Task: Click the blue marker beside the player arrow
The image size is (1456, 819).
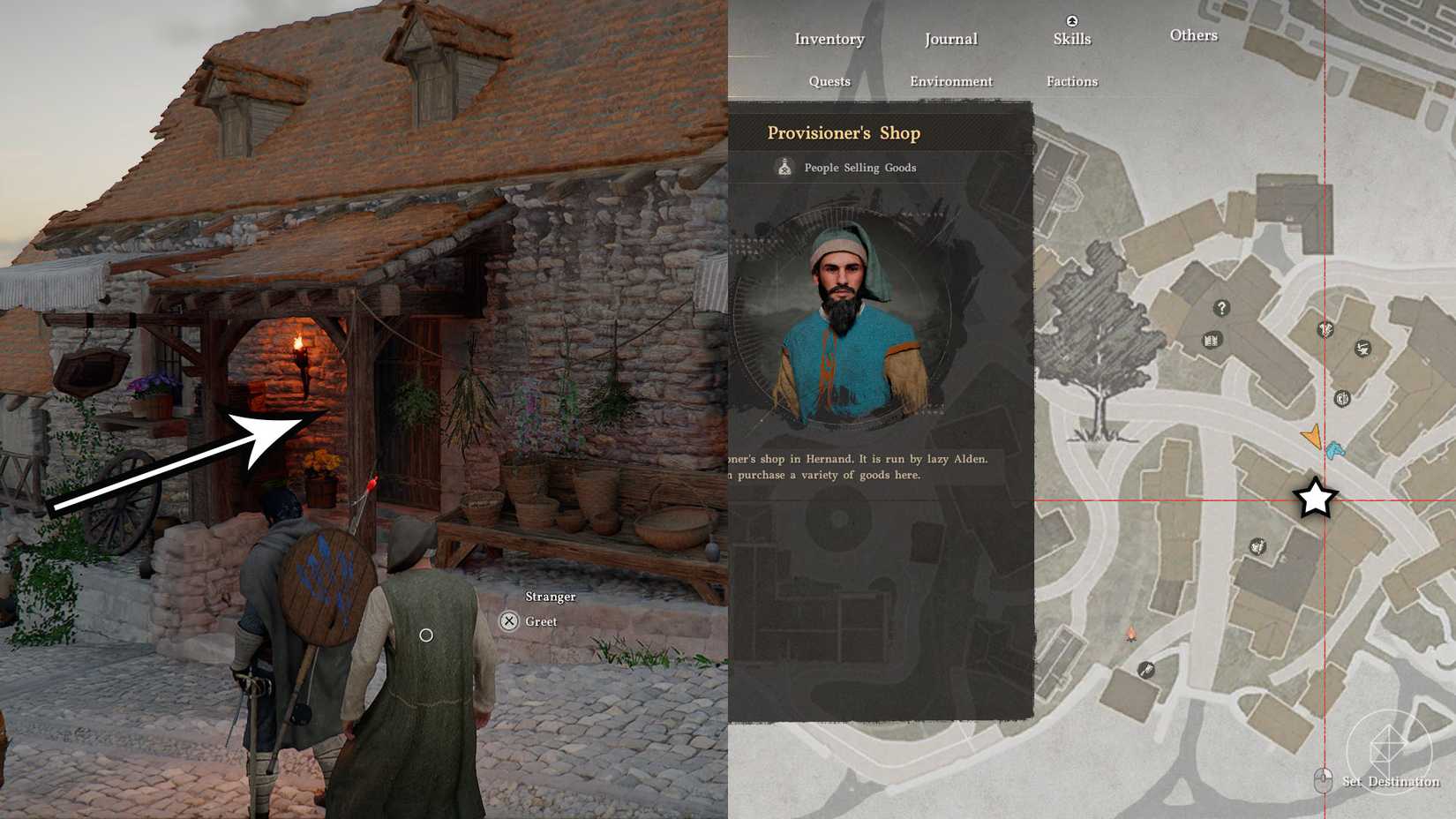Action: (x=1338, y=450)
